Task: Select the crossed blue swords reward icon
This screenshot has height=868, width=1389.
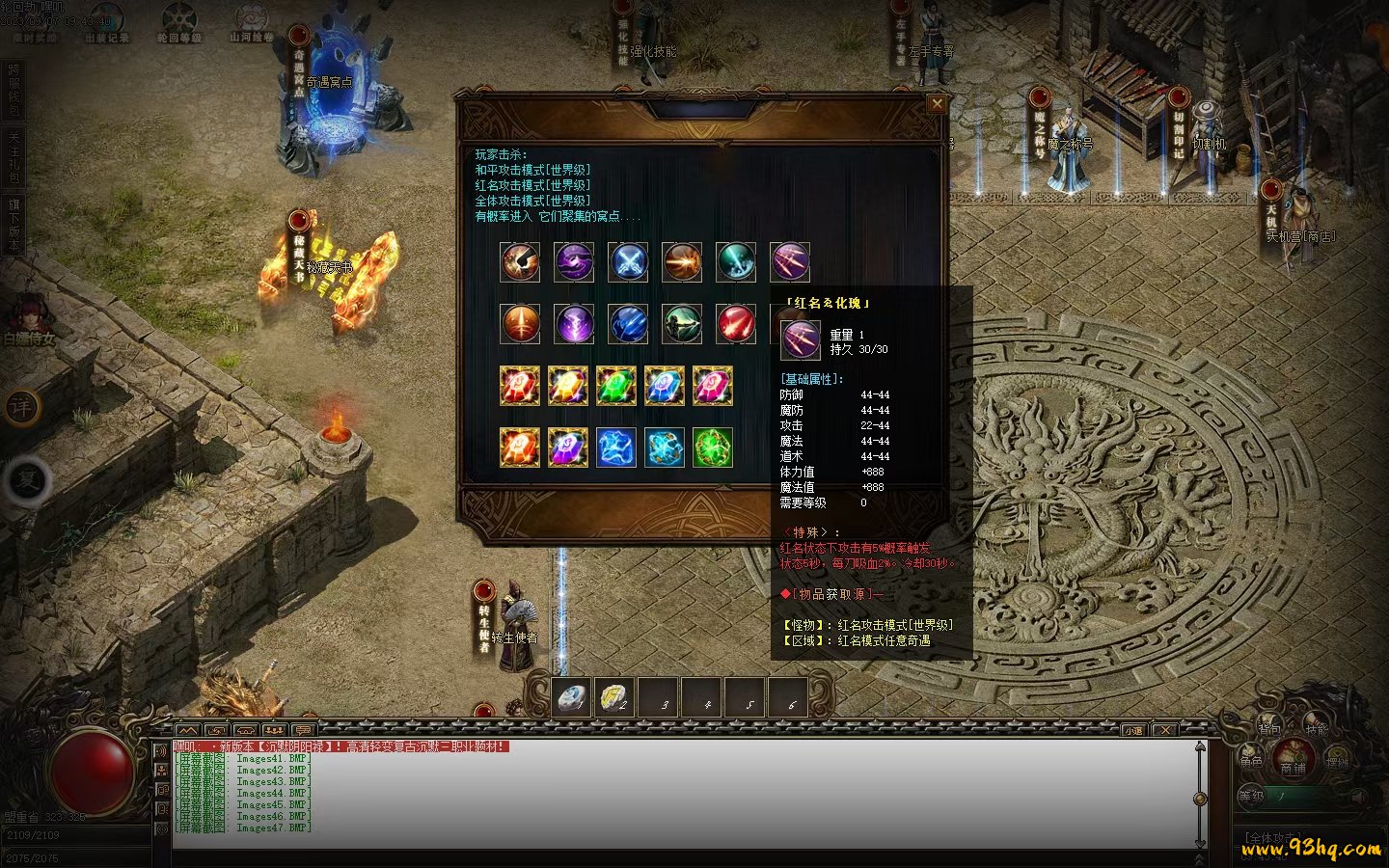Action: pyautogui.click(x=628, y=261)
